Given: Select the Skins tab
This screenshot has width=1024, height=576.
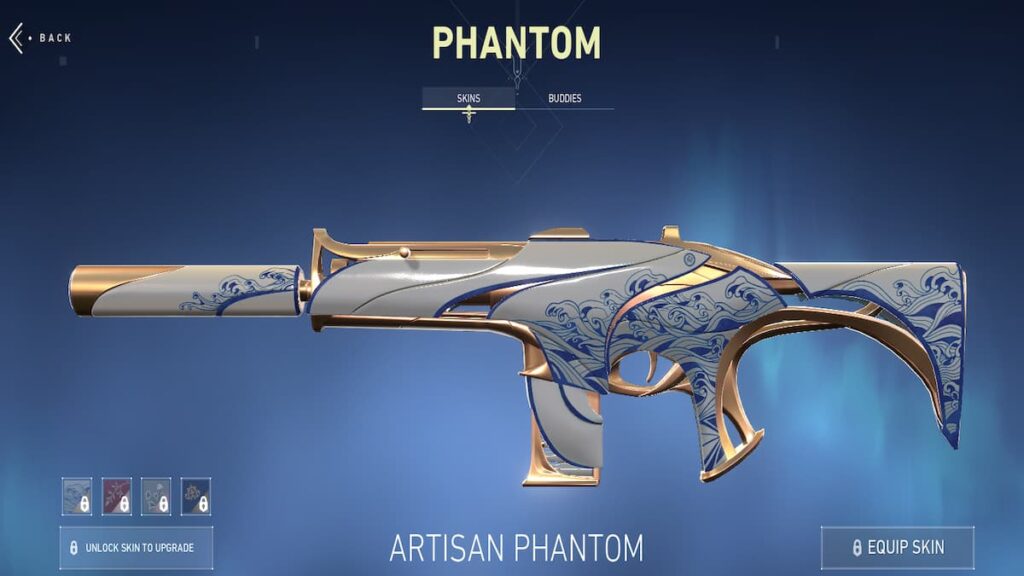Looking at the screenshot, I should [x=468, y=99].
